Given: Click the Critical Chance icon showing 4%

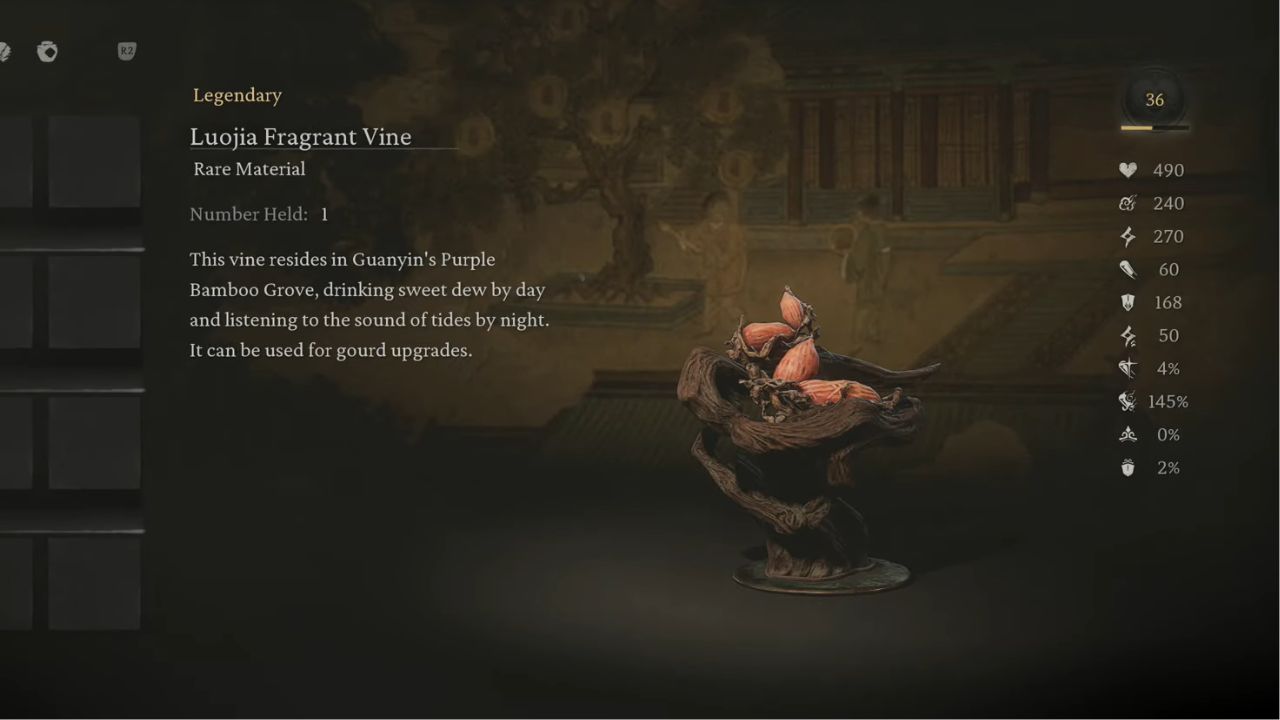Looking at the screenshot, I should pyautogui.click(x=1128, y=368).
